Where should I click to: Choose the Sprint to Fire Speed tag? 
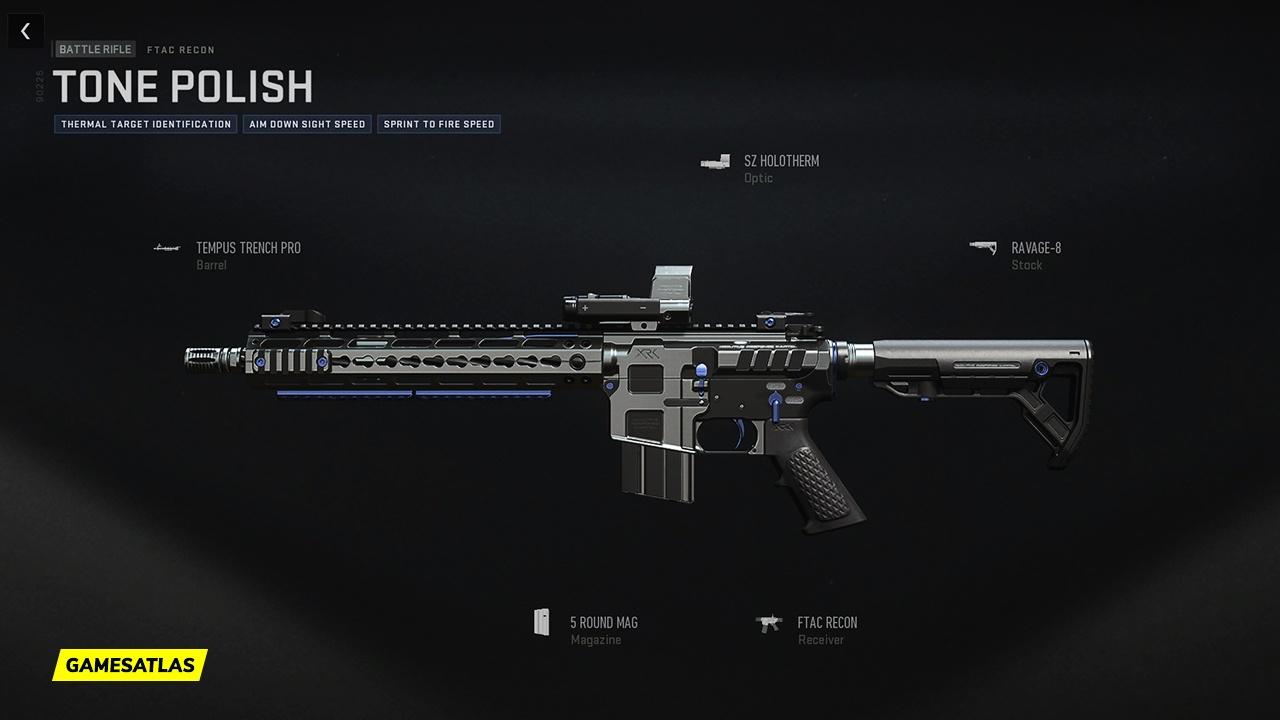point(439,124)
